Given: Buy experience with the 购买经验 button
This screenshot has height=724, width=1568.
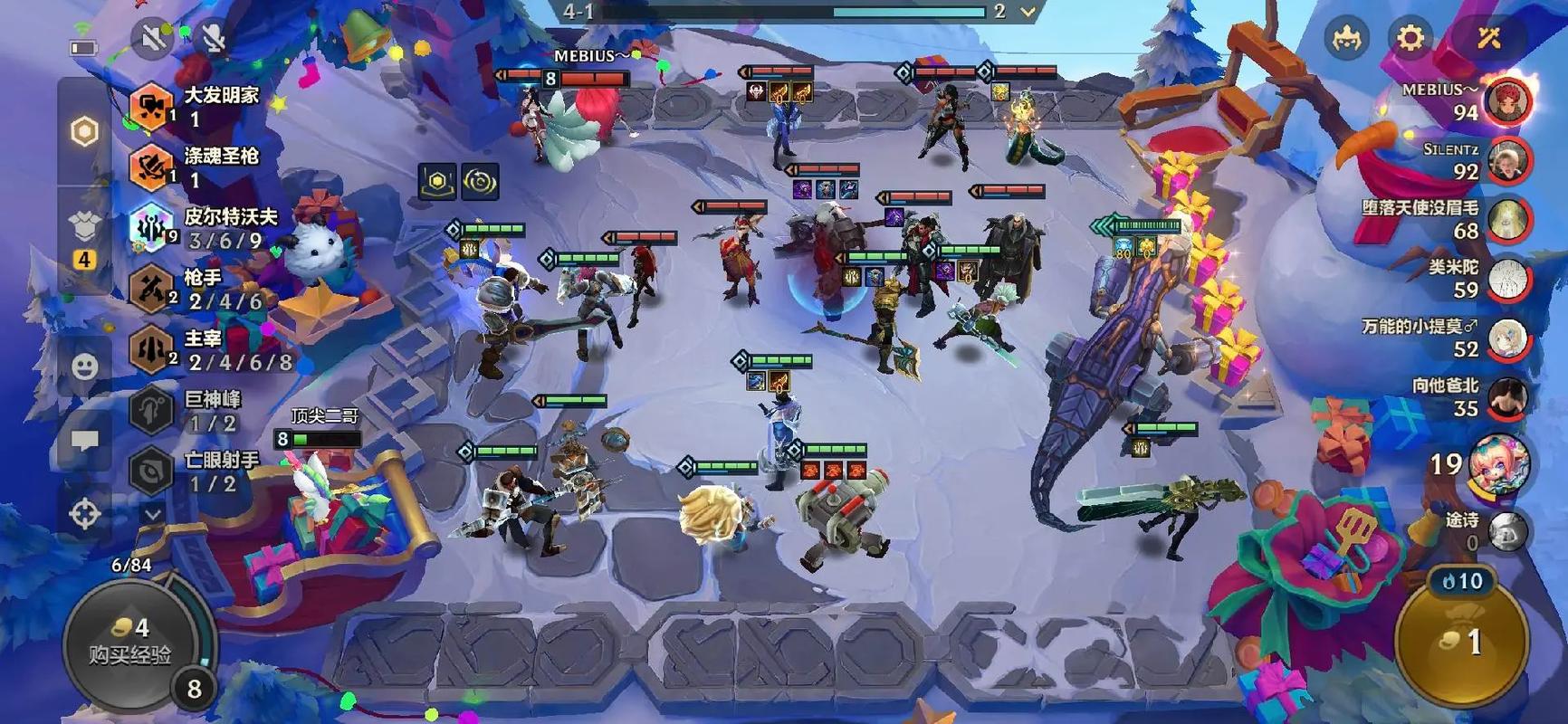Looking at the screenshot, I should (130, 642).
